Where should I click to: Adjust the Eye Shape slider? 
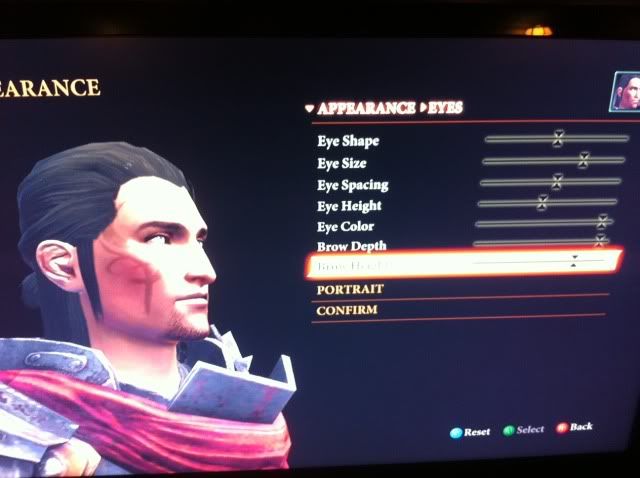[558, 138]
